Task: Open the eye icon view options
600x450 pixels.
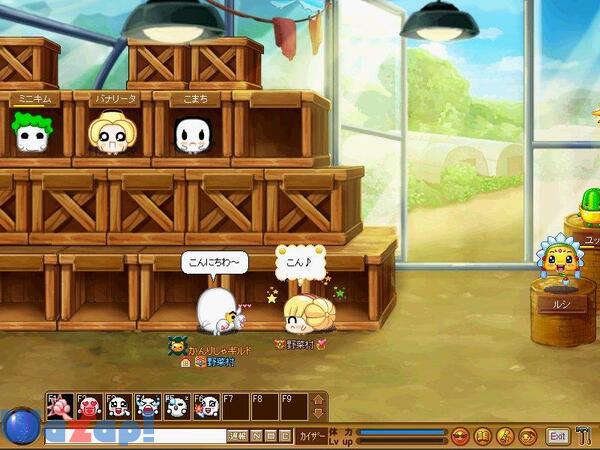Action: coord(525,436)
